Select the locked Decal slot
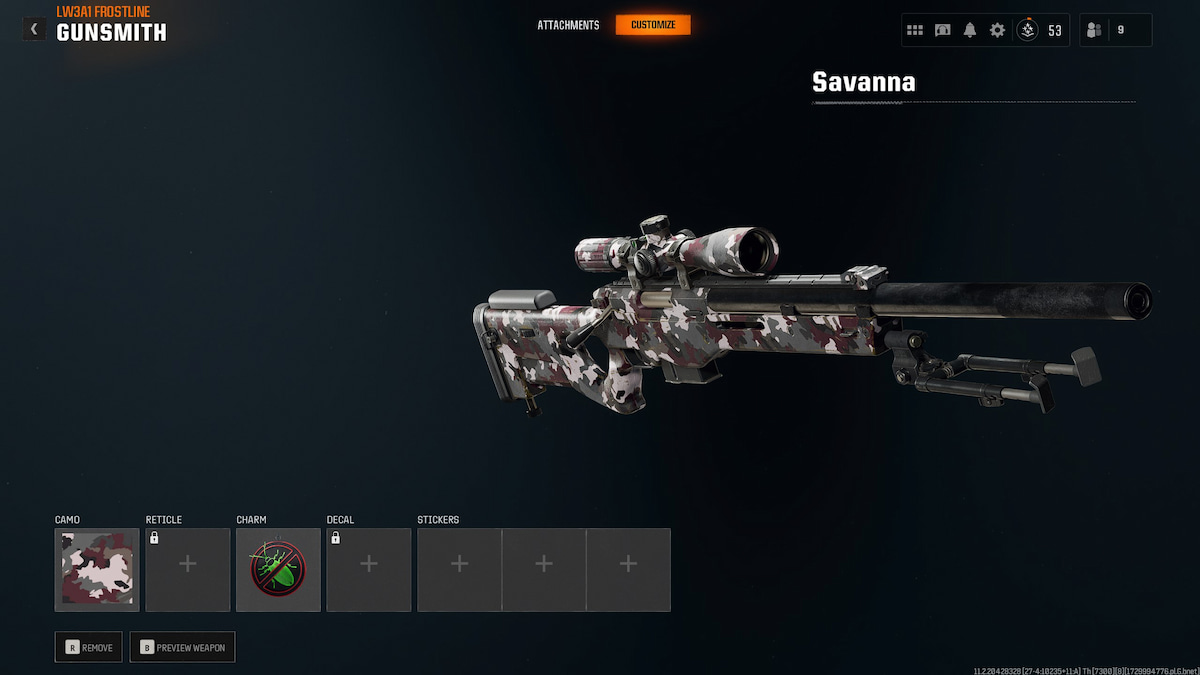The image size is (1200, 675). click(x=368, y=570)
